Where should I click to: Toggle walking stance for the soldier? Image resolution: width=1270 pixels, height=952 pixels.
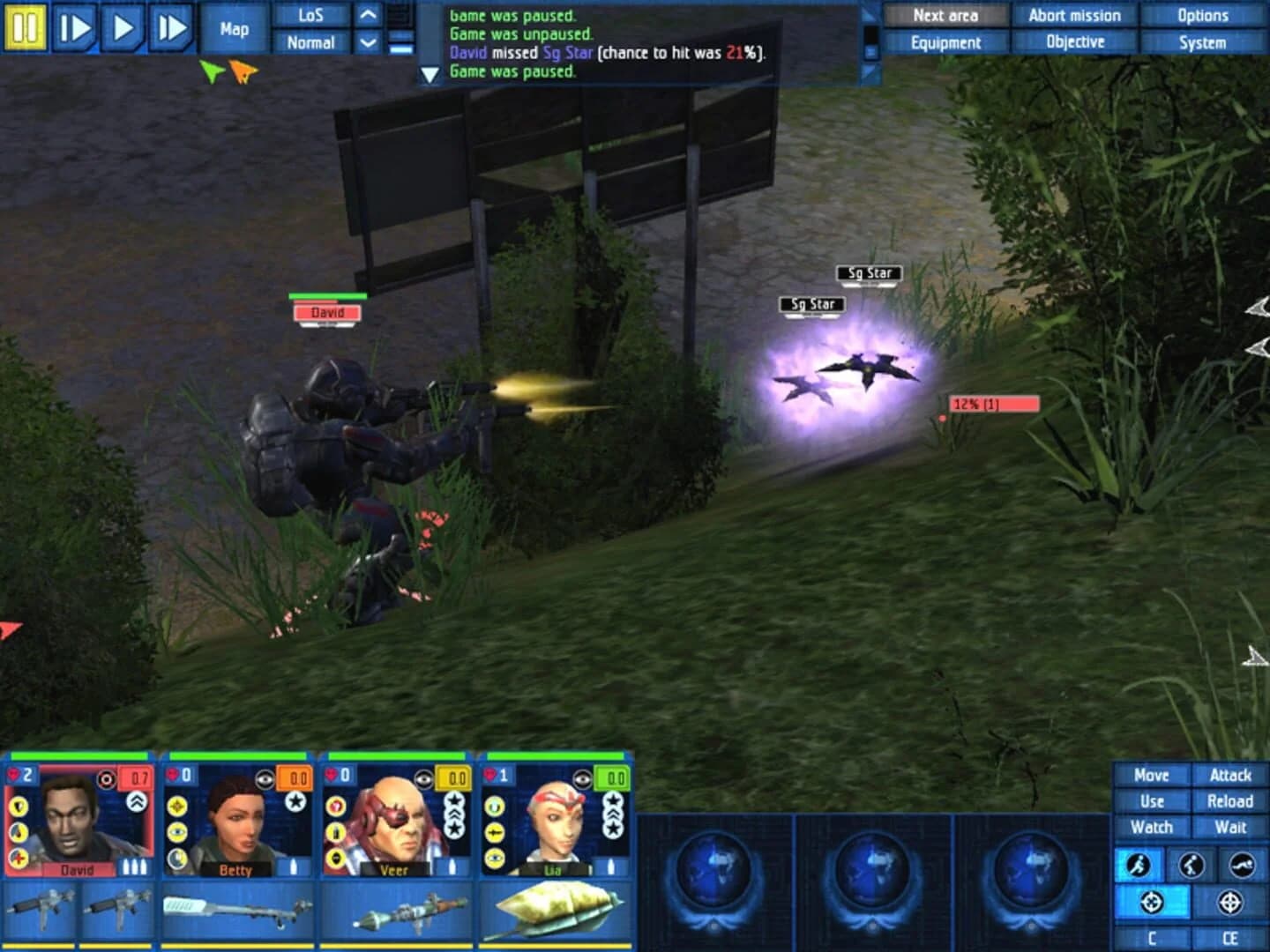point(1191,864)
